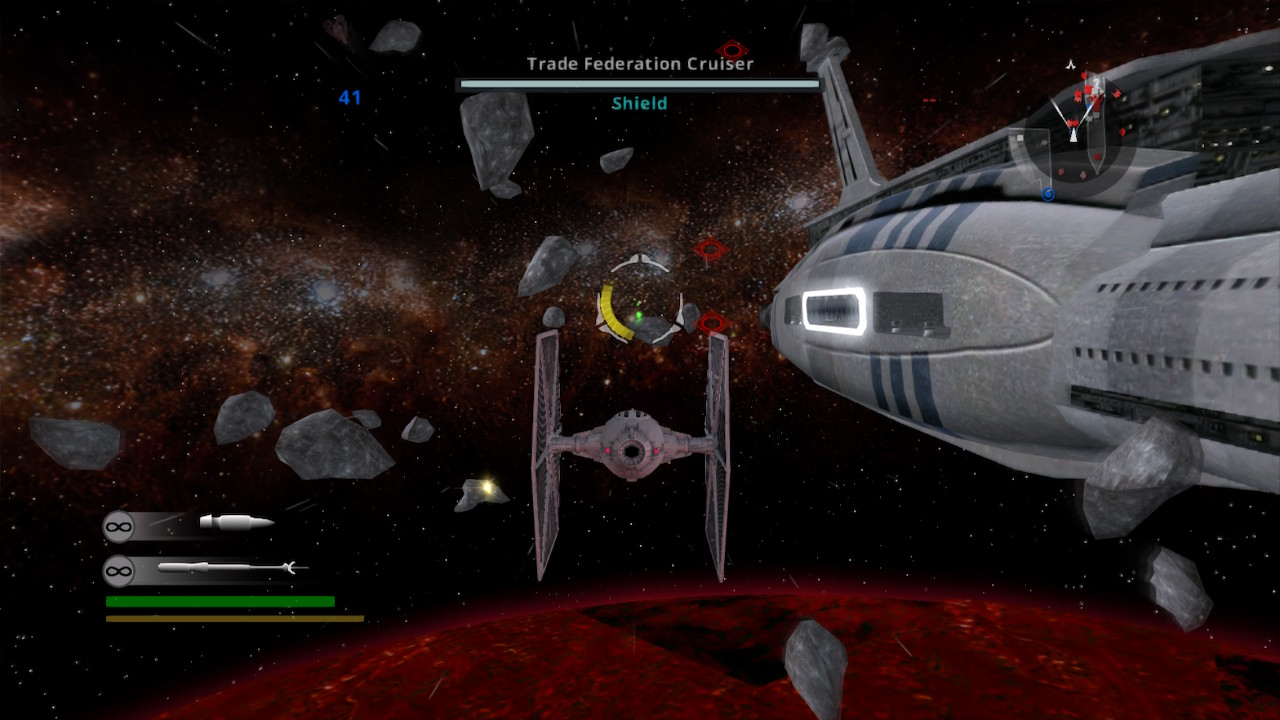This screenshot has height=720, width=1280.
Task: Select the proton torpedo missile weapon icon
Action: click(230, 569)
